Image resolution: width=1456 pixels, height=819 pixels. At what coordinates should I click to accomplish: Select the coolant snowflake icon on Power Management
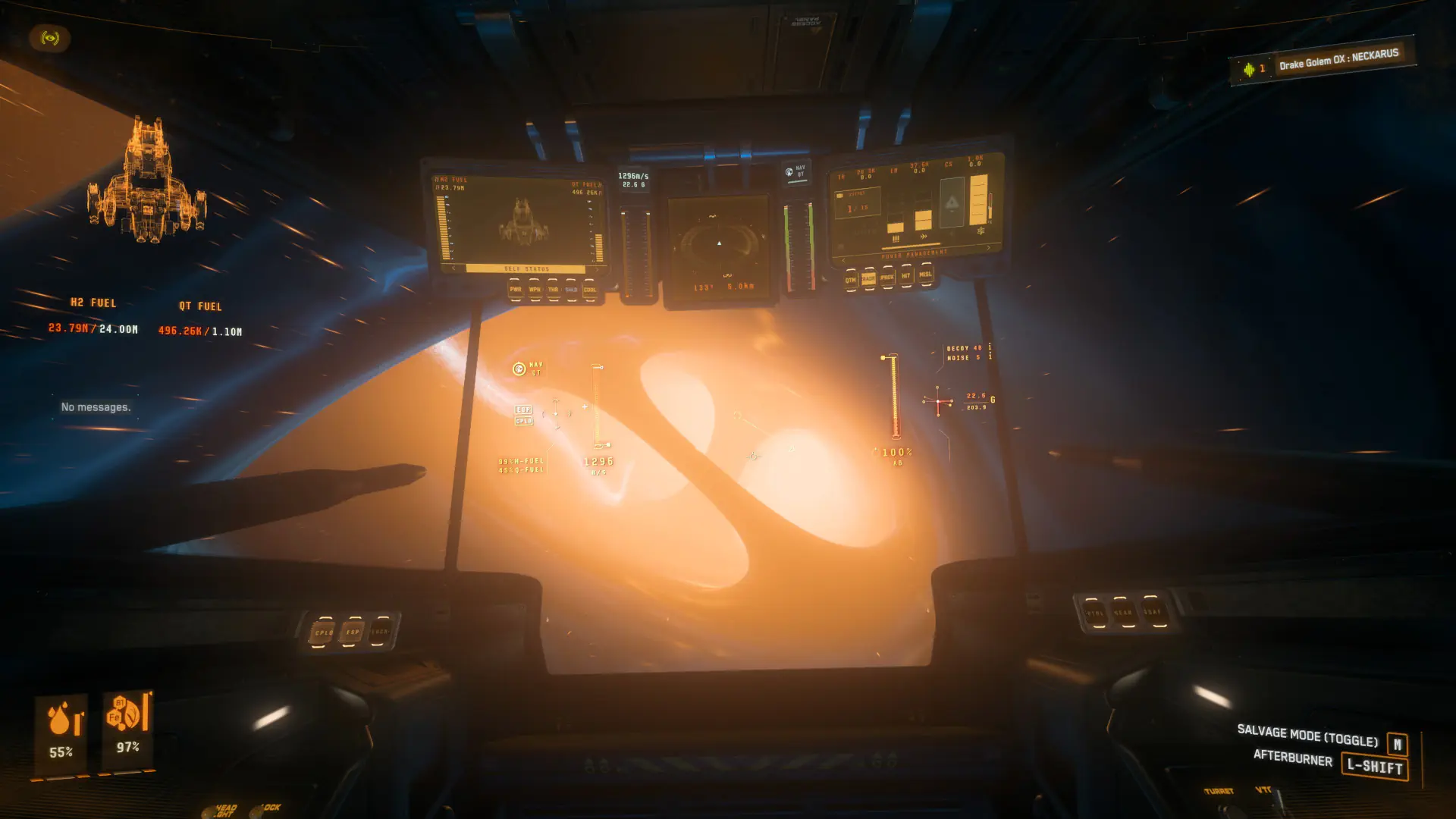(x=982, y=231)
